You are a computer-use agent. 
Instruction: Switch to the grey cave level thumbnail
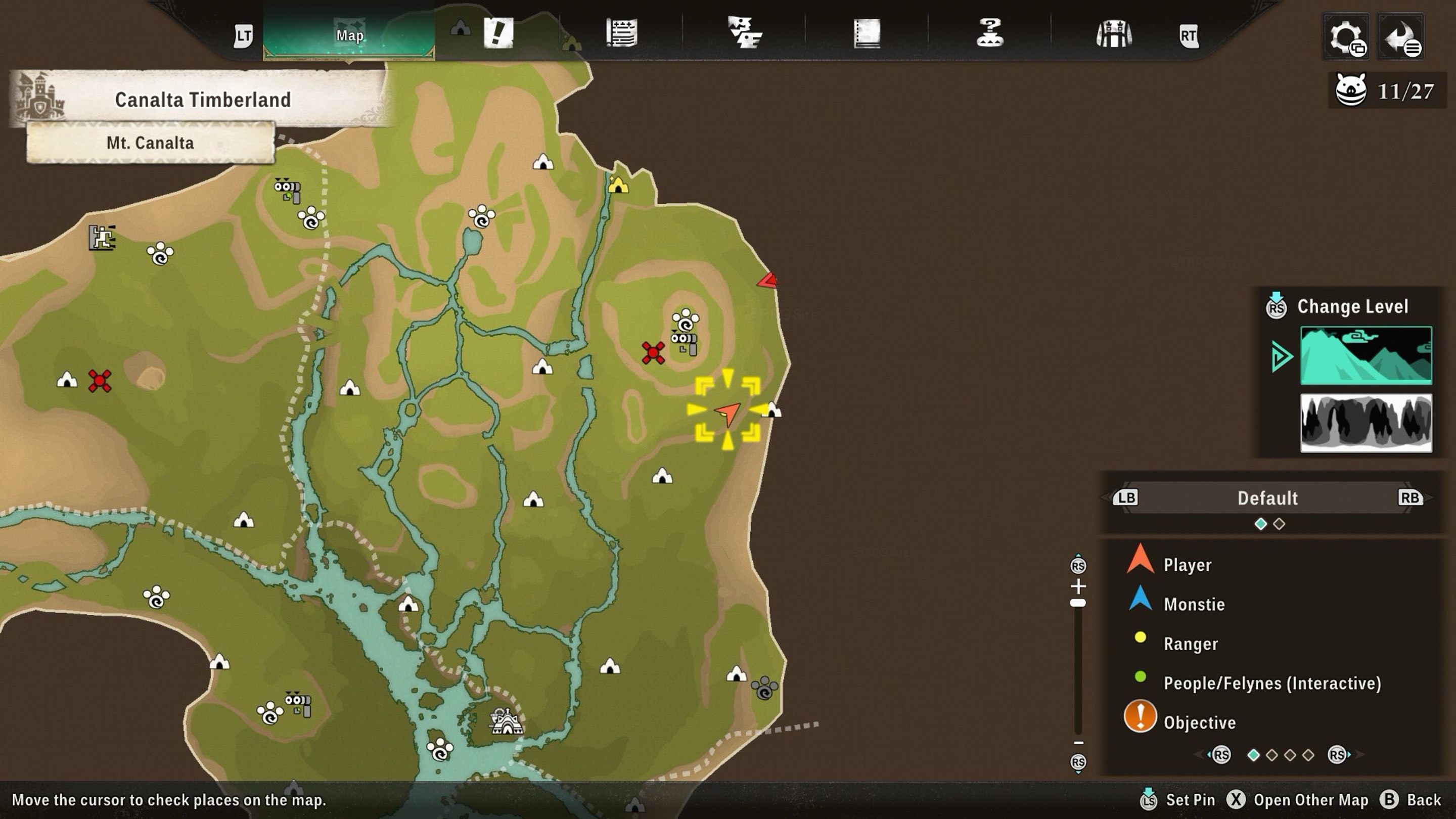1366,423
